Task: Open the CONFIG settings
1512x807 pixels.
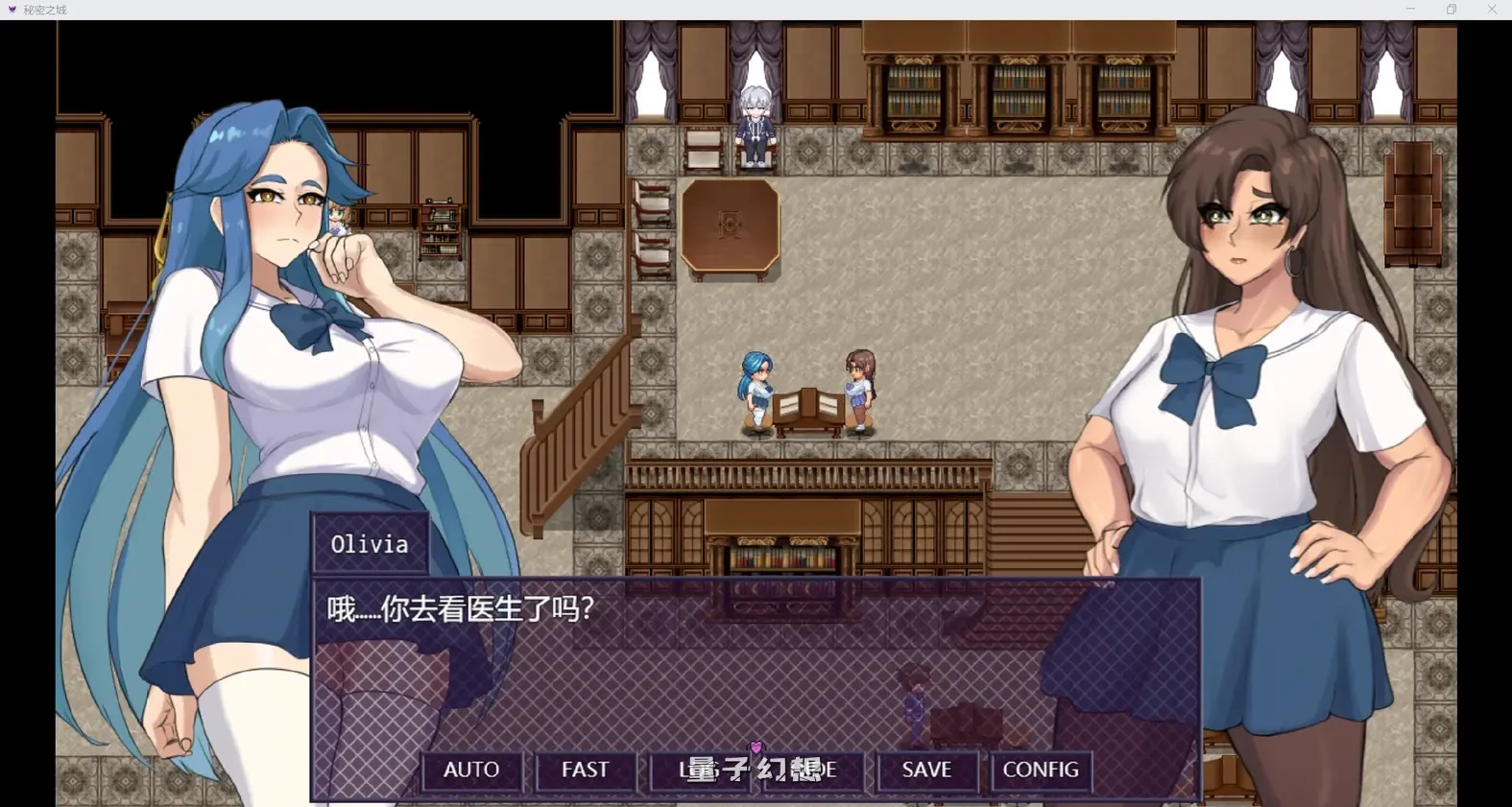Action: point(1040,770)
